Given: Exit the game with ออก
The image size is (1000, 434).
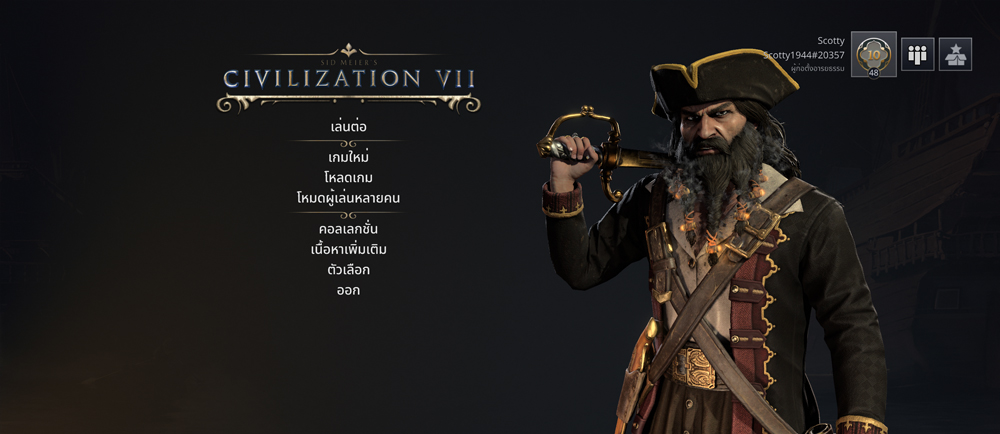Looking at the screenshot, I should (348, 291).
